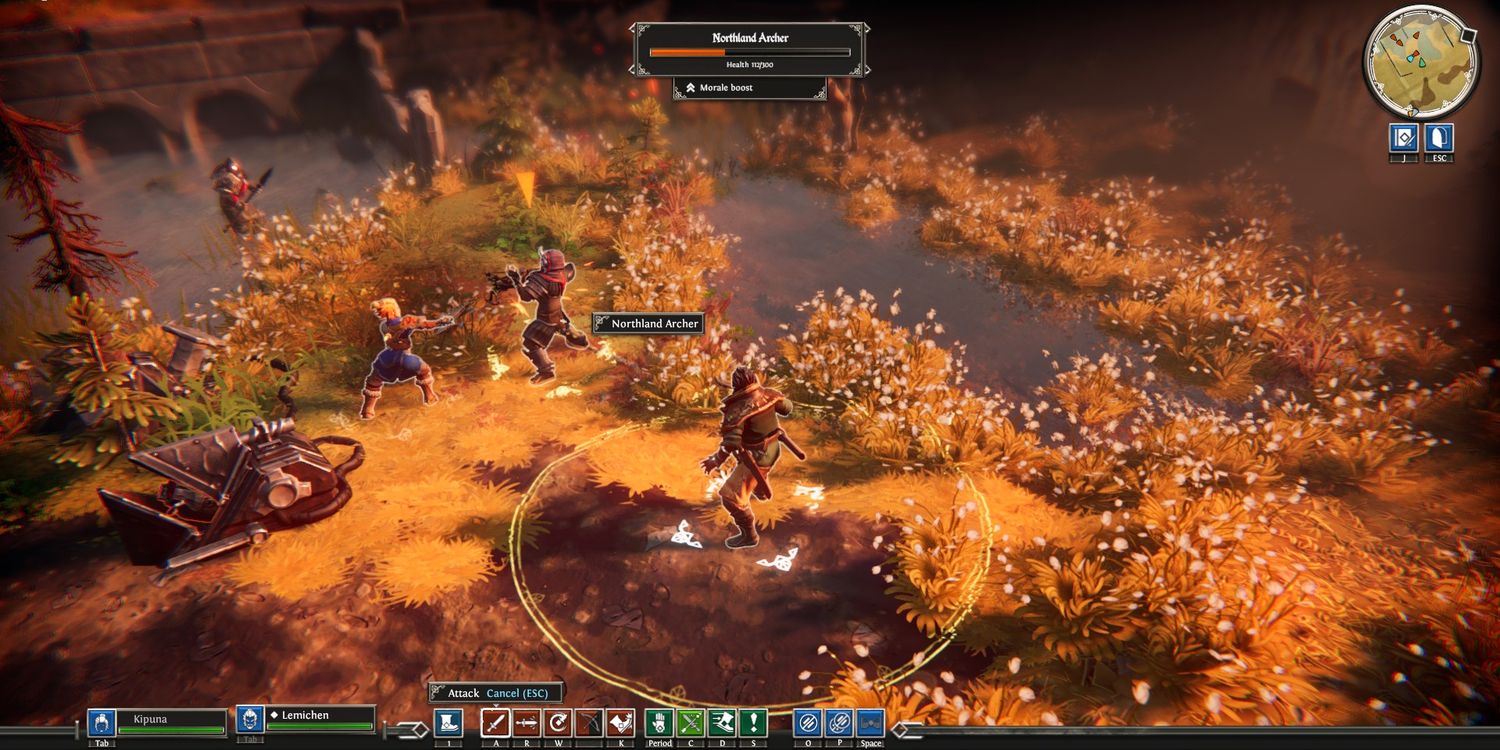1500x750 pixels.
Task: Choose the sword Attack ability
Action: pyautogui.click(x=496, y=723)
